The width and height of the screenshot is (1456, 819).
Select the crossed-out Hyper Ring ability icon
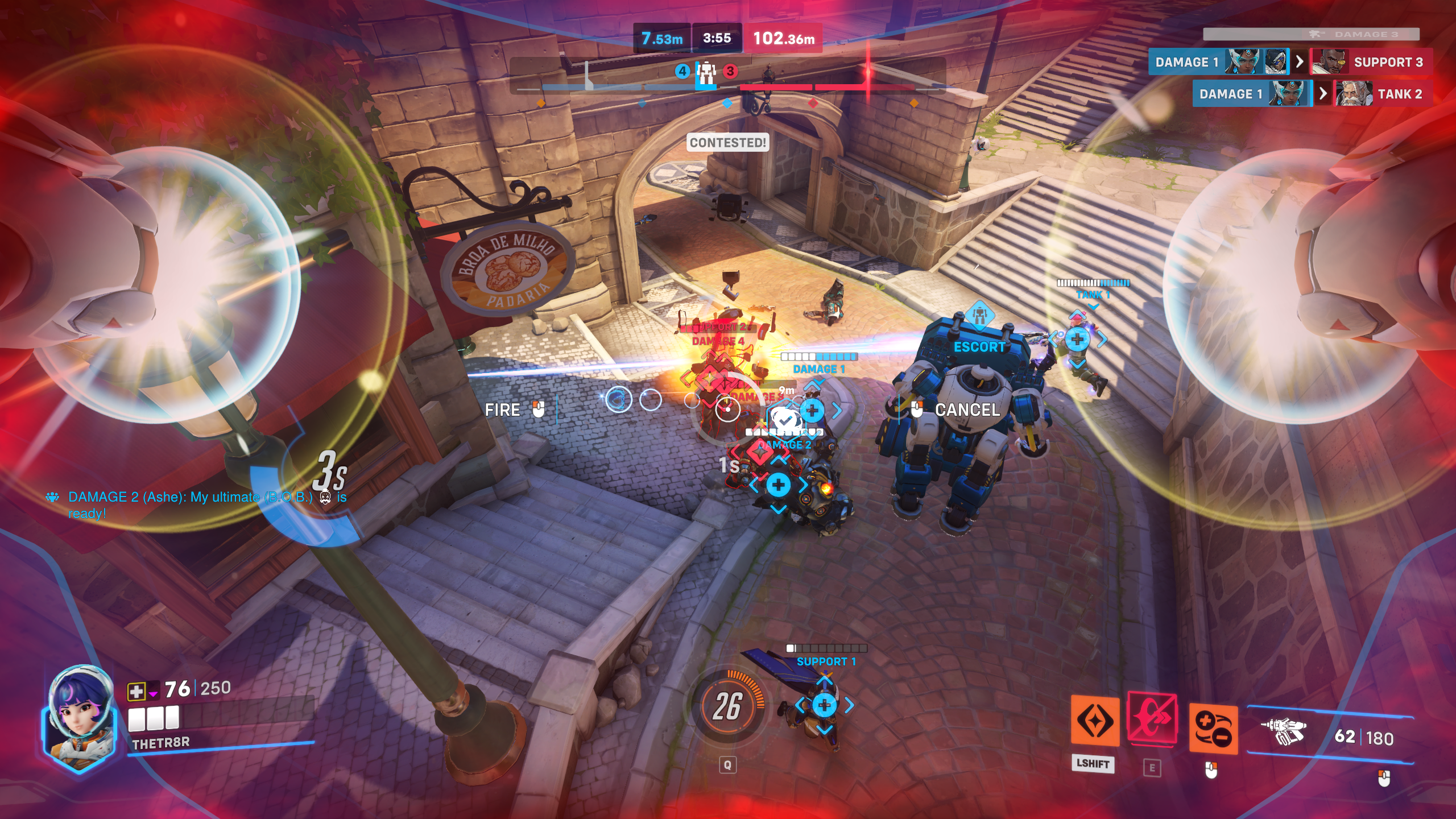(1152, 718)
